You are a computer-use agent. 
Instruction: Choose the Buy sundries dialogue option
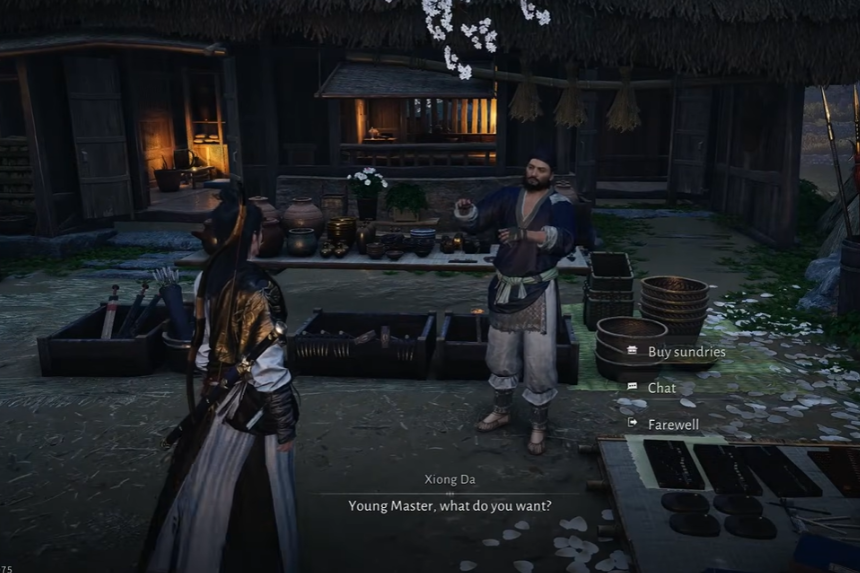pos(685,352)
